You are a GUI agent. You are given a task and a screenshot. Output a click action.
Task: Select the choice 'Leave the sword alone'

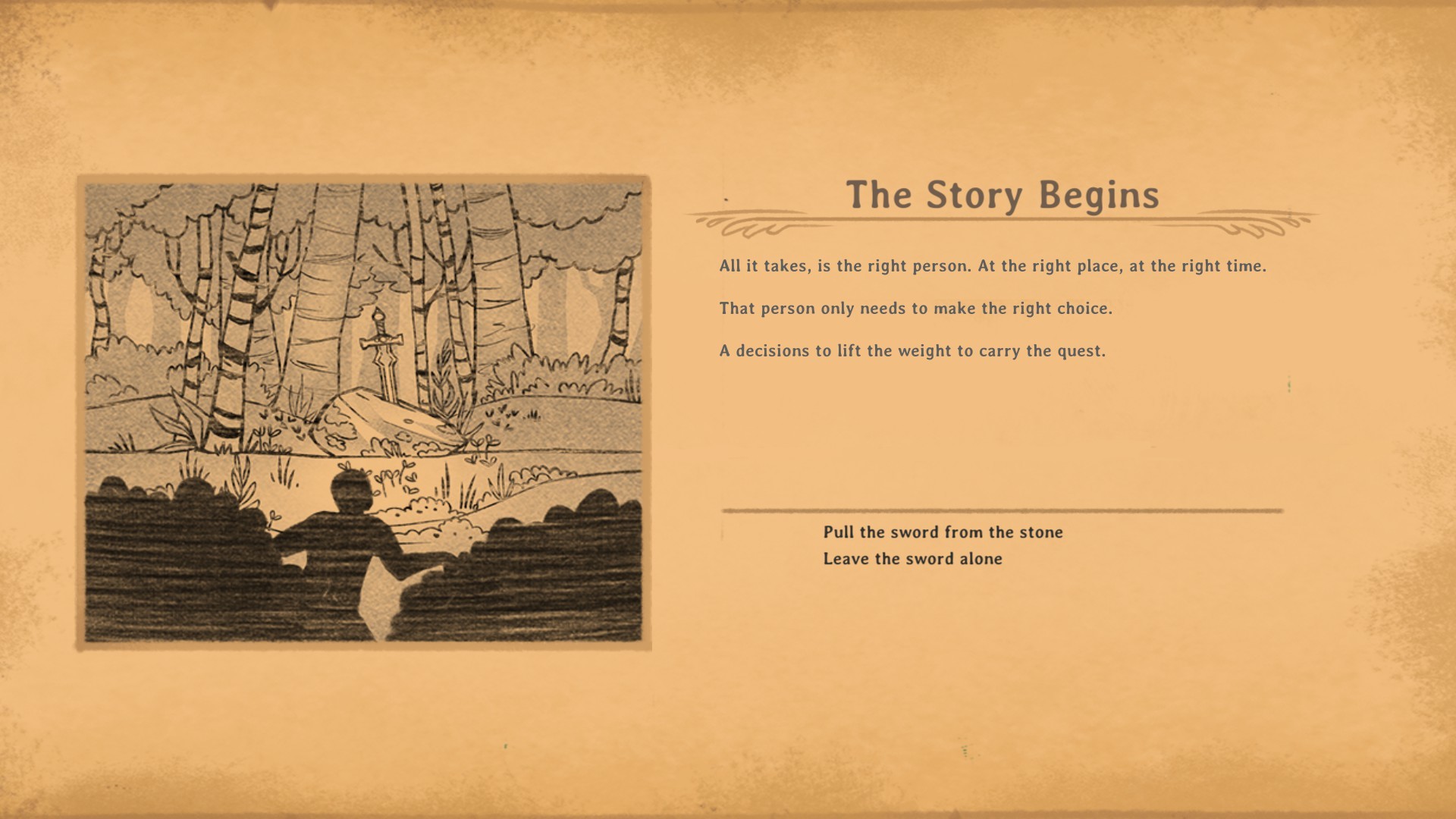point(915,559)
